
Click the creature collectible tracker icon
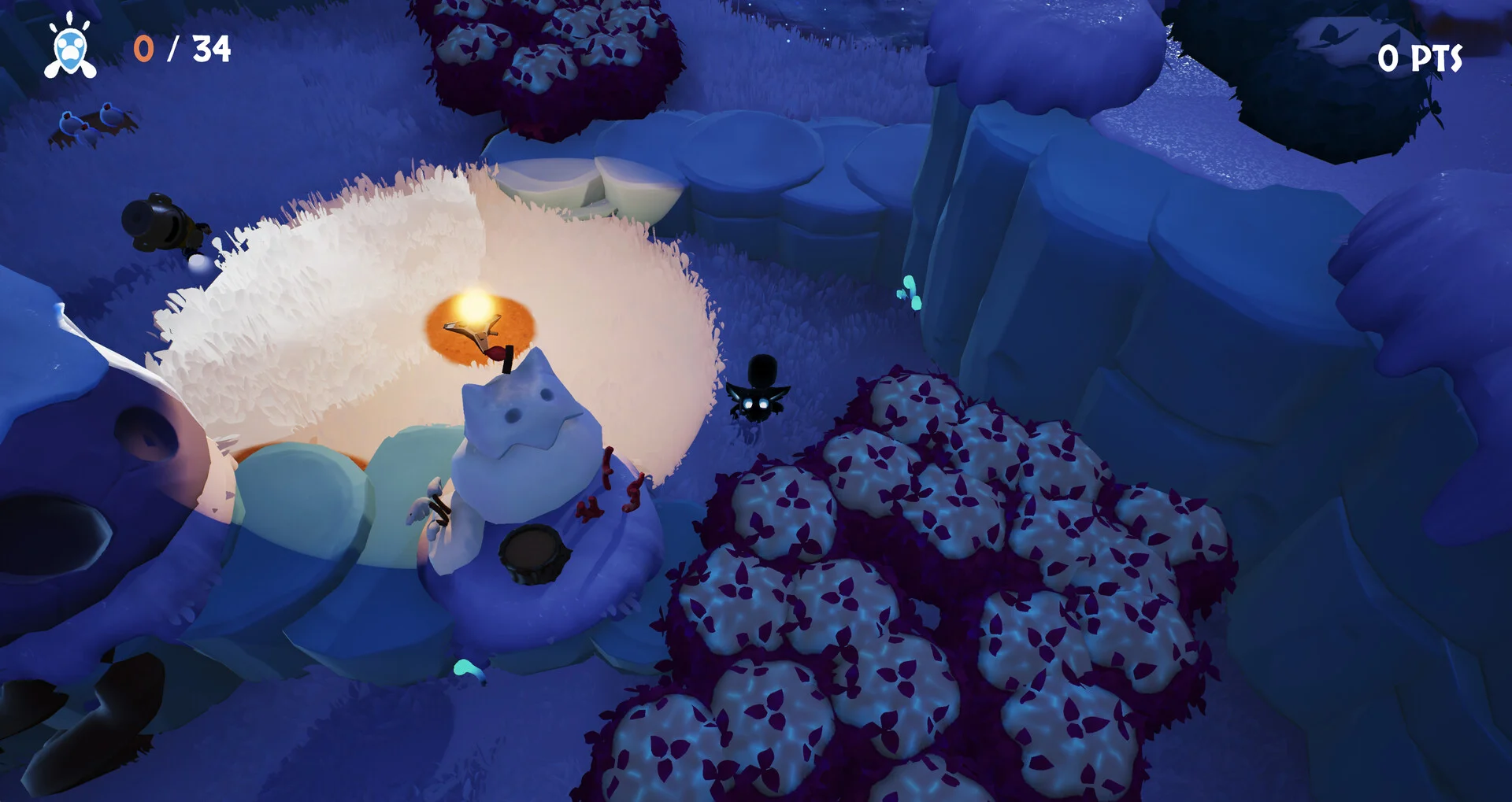click(70, 48)
